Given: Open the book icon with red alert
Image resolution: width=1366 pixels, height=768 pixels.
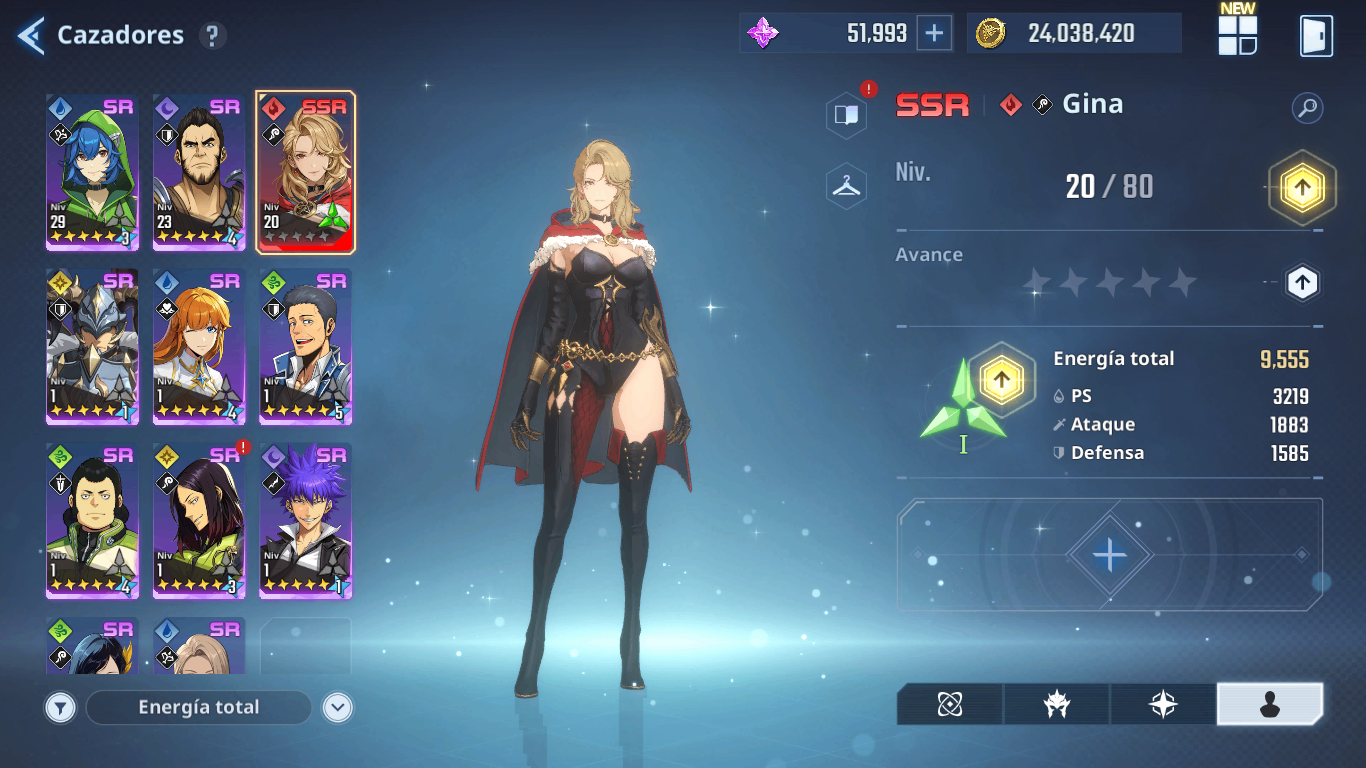Looking at the screenshot, I should click(847, 115).
